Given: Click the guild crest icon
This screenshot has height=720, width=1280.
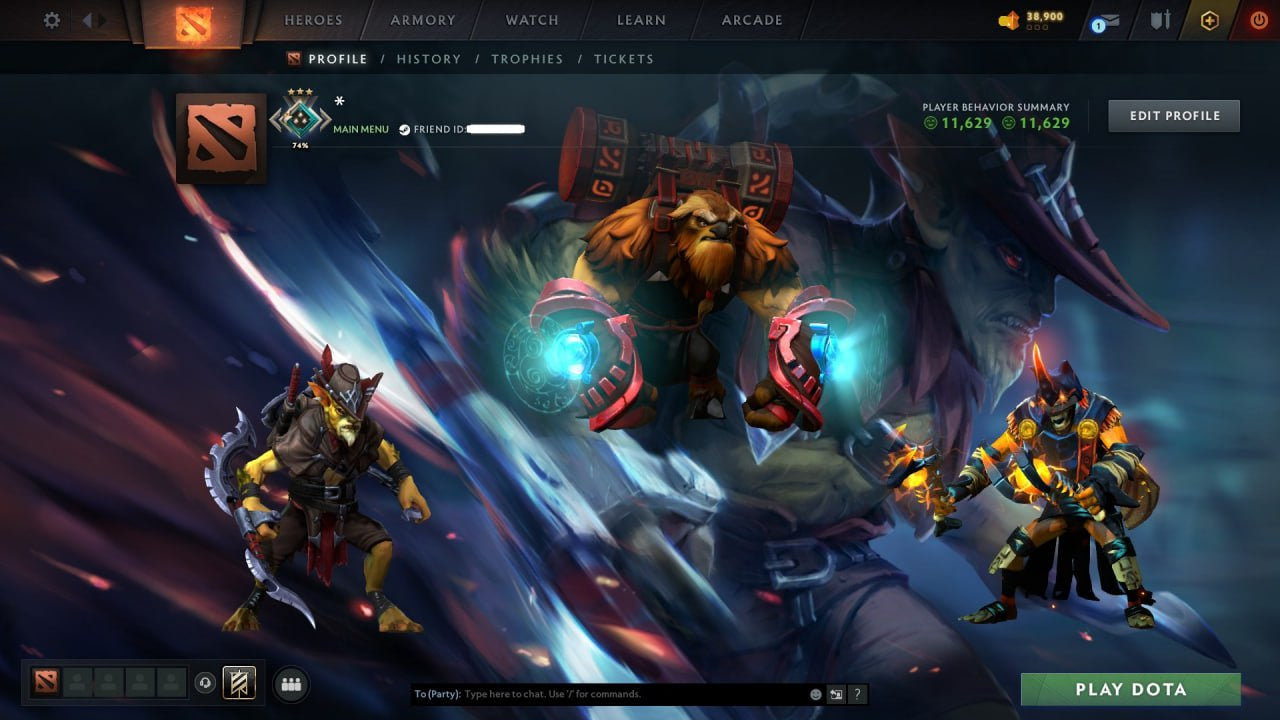Looking at the screenshot, I should [237, 682].
